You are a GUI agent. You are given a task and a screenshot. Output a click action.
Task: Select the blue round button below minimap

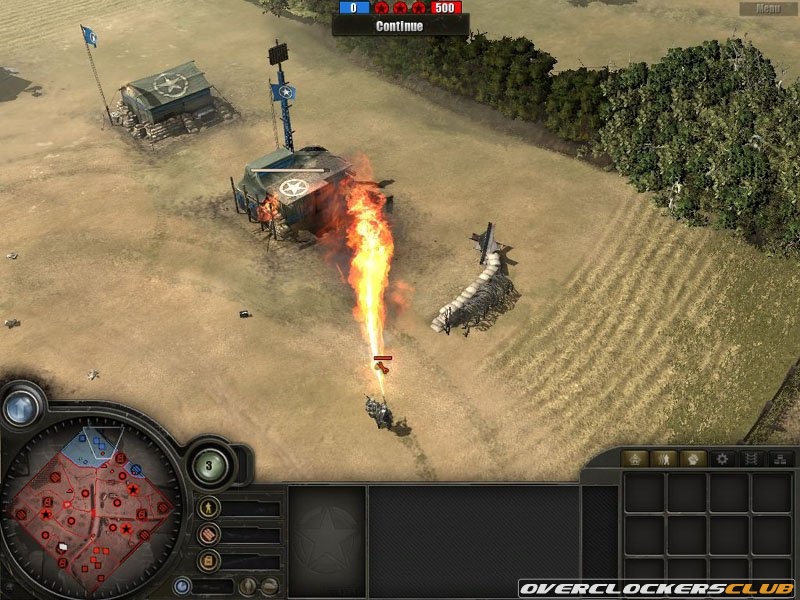(182, 586)
